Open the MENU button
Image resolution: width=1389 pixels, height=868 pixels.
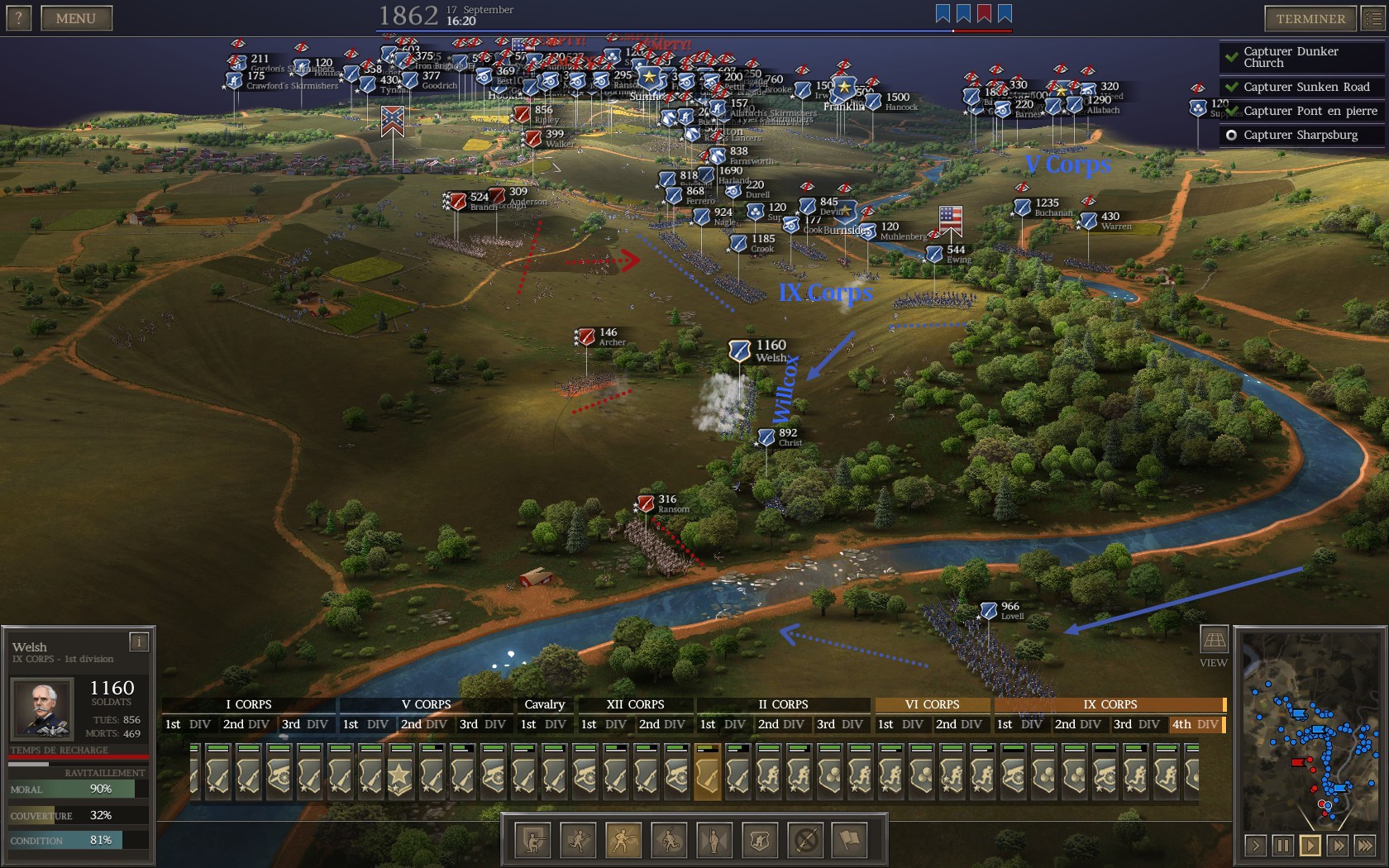click(x=76, y=18)
